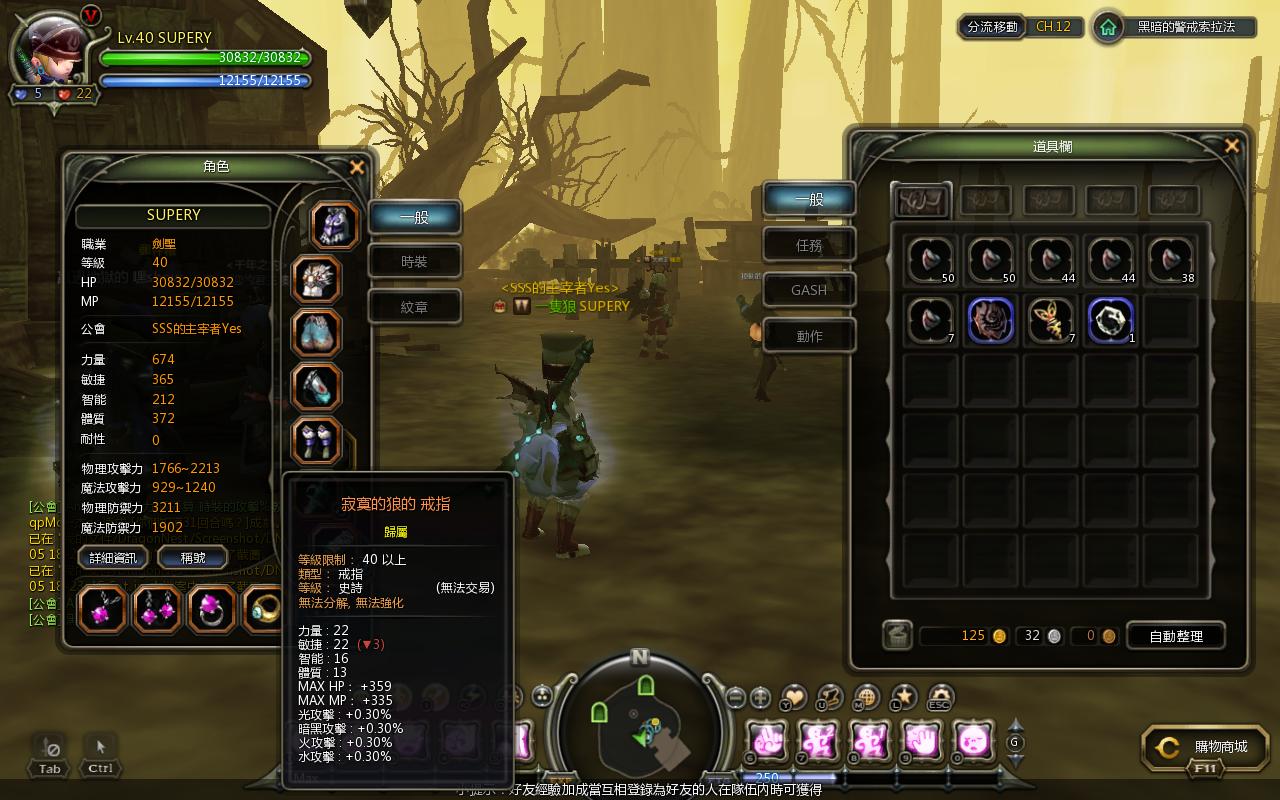Click the equipped helmet slot
The width and height of the screenshot is (1280, 800).
tap(335, 224)
